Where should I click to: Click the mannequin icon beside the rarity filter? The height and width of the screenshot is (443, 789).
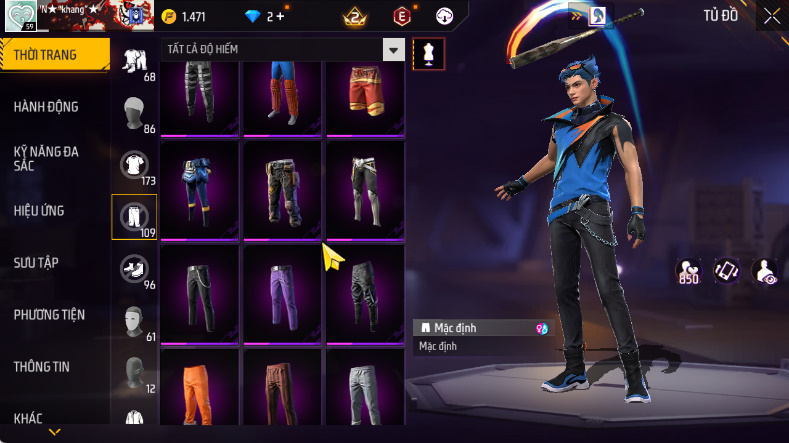coord(428,54)
